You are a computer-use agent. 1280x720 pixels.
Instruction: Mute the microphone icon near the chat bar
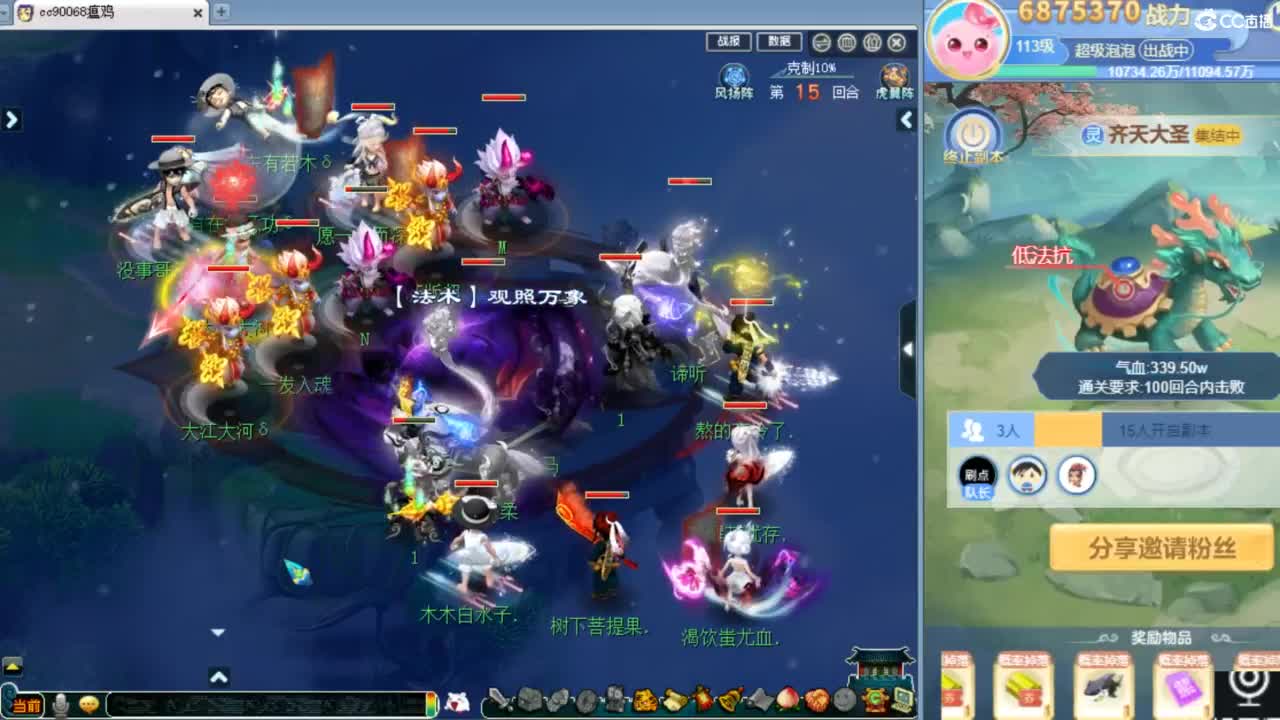[61, 704]
